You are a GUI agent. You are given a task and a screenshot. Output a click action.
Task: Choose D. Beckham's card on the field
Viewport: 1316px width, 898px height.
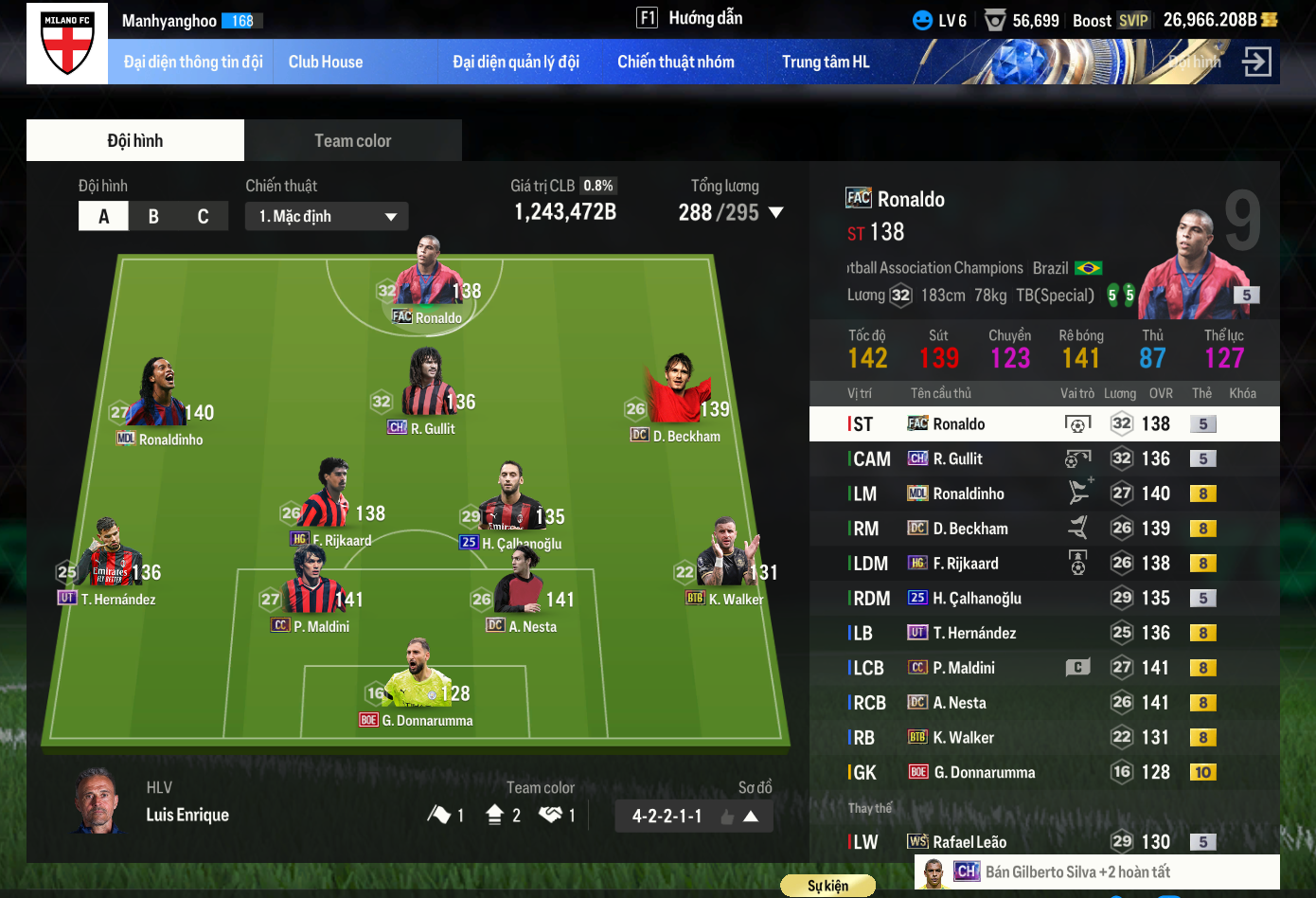[x=676, y=395]
